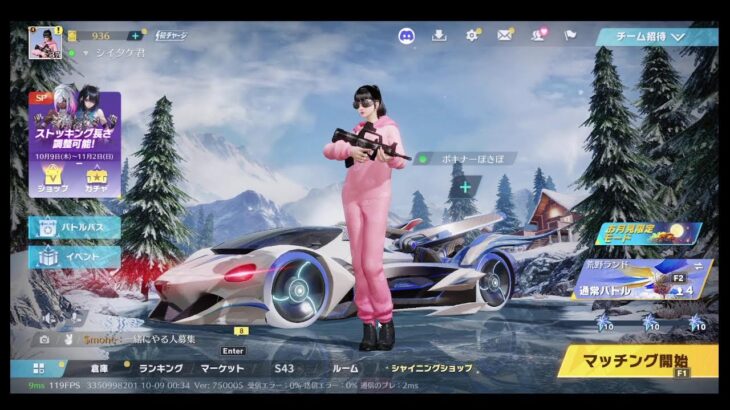The height and width of the screenshot is (410, 730).
Task: Open settings via the gear icon
Action: 472,36
